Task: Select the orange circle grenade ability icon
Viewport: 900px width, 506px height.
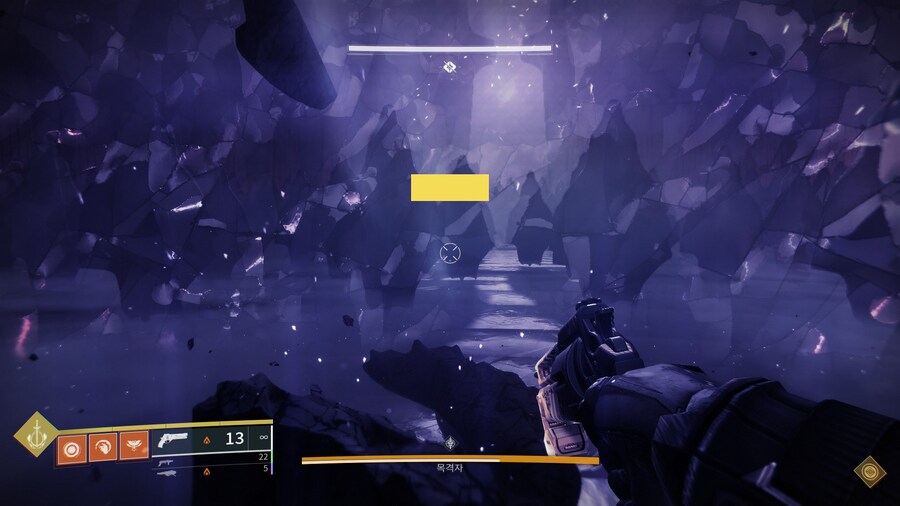Action: point(72,446)
